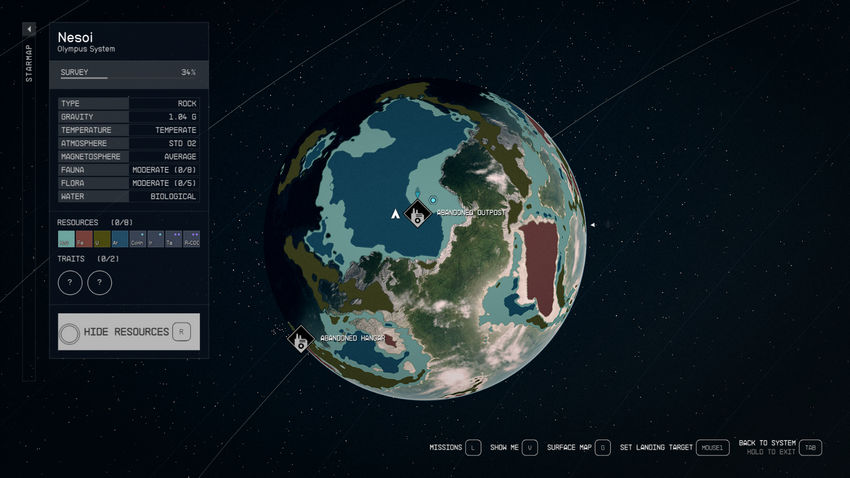This screenshot has height=478, width=850.
Task: Select the ship arrow marker on planet
Action: click(396, 212)
